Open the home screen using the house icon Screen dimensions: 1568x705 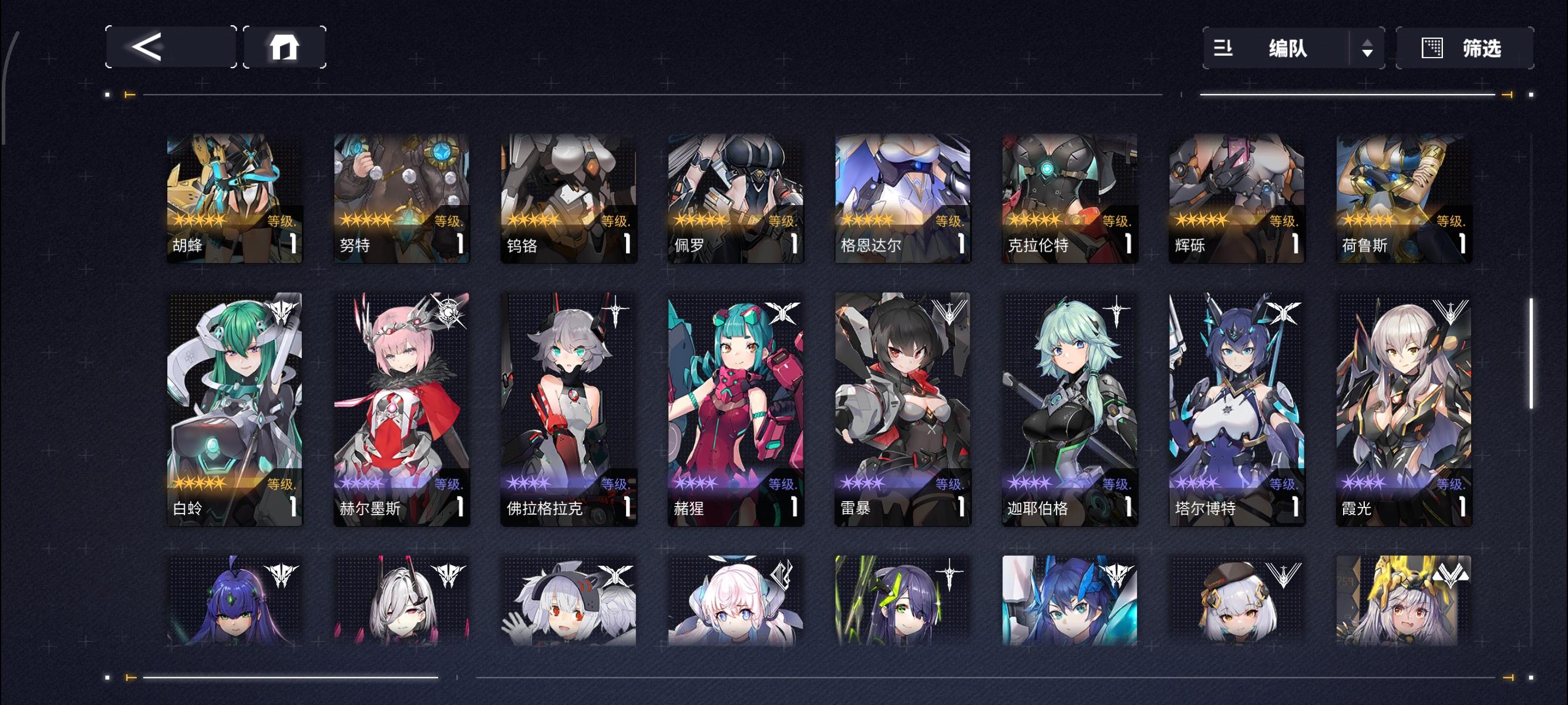tap(286, 49)
